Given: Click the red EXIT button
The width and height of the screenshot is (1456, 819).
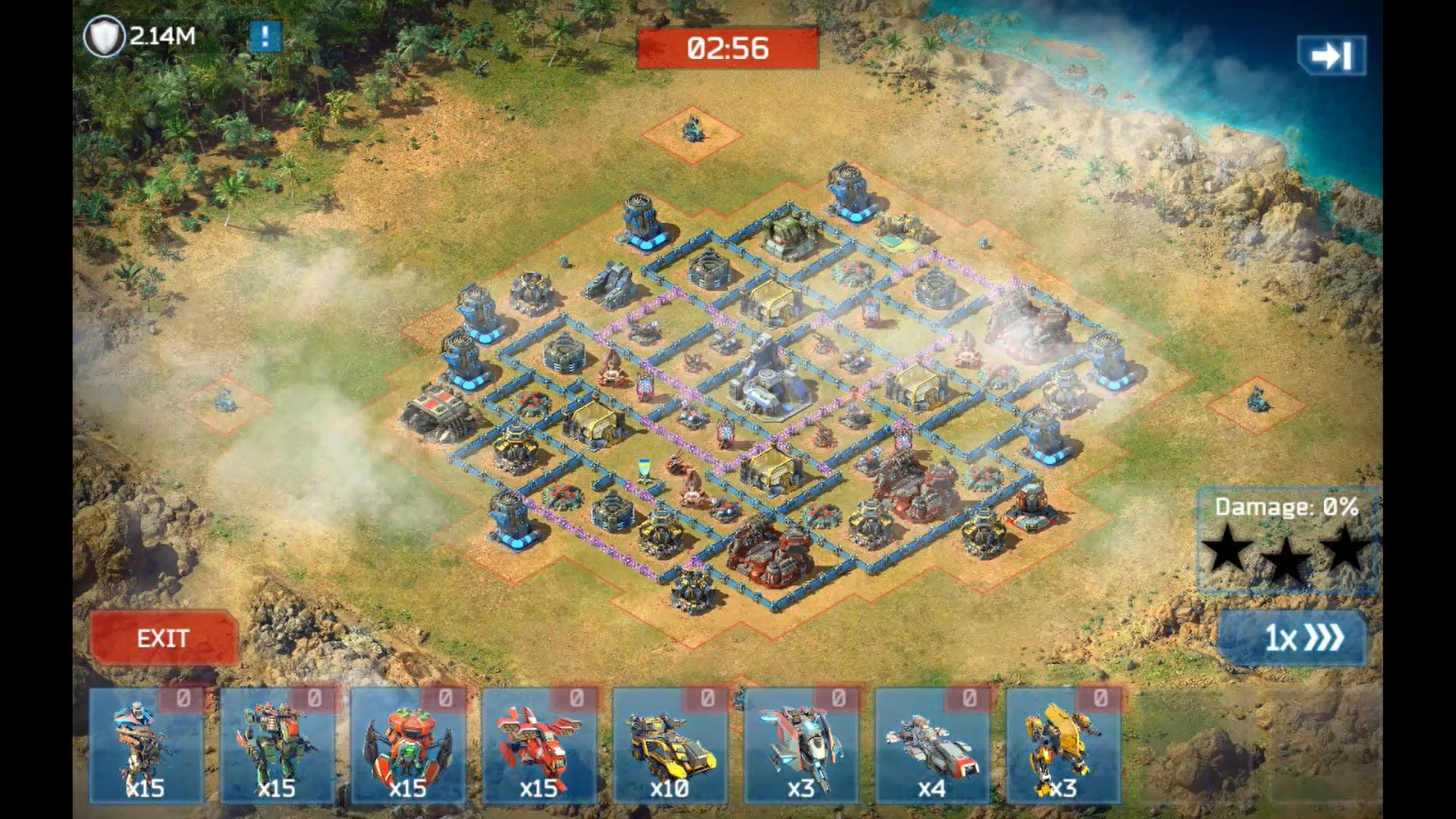Looking at the screenshot, I should pos(163,638).
